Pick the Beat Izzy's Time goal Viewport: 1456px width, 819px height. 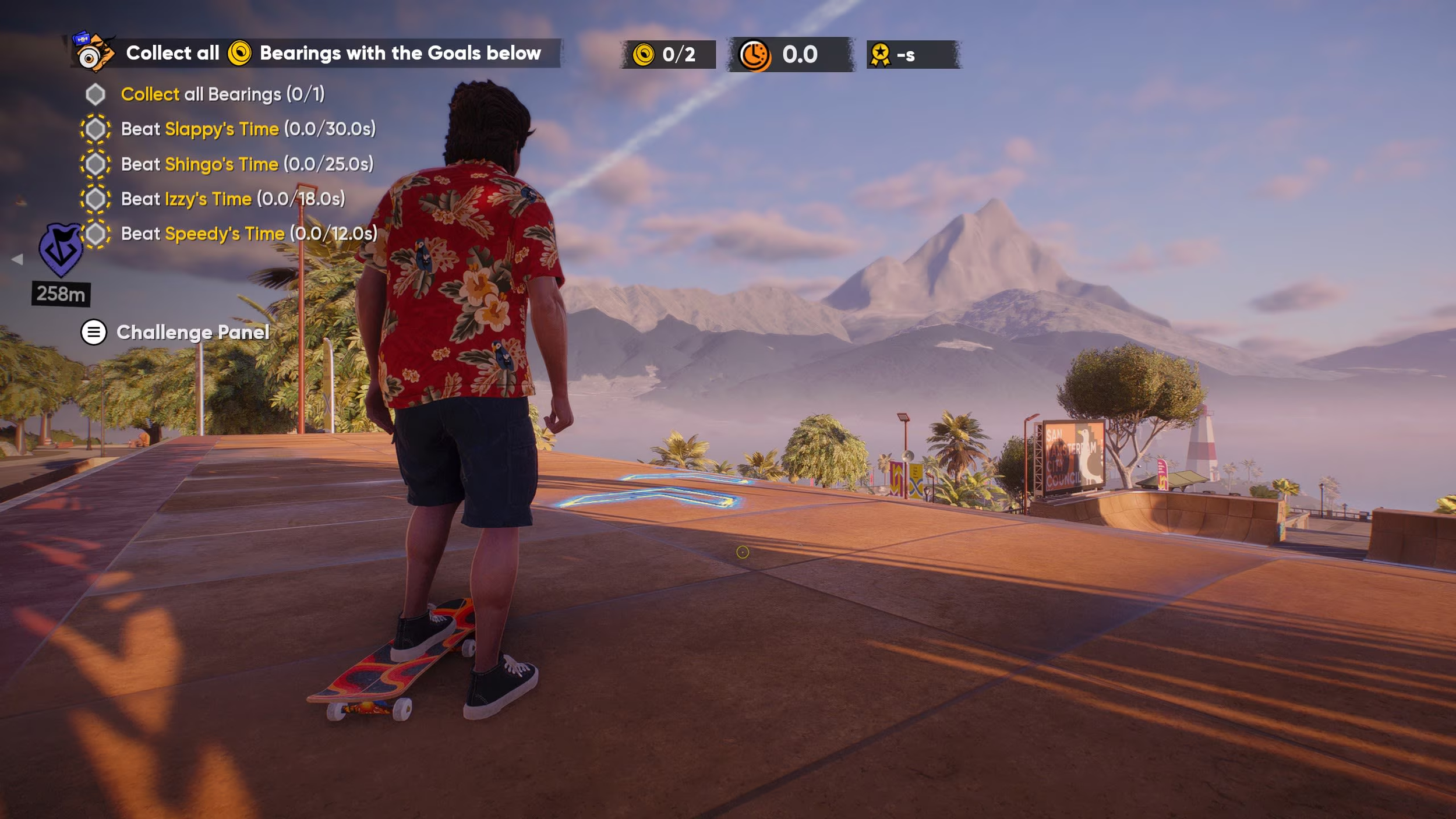(x=232, y=199)
